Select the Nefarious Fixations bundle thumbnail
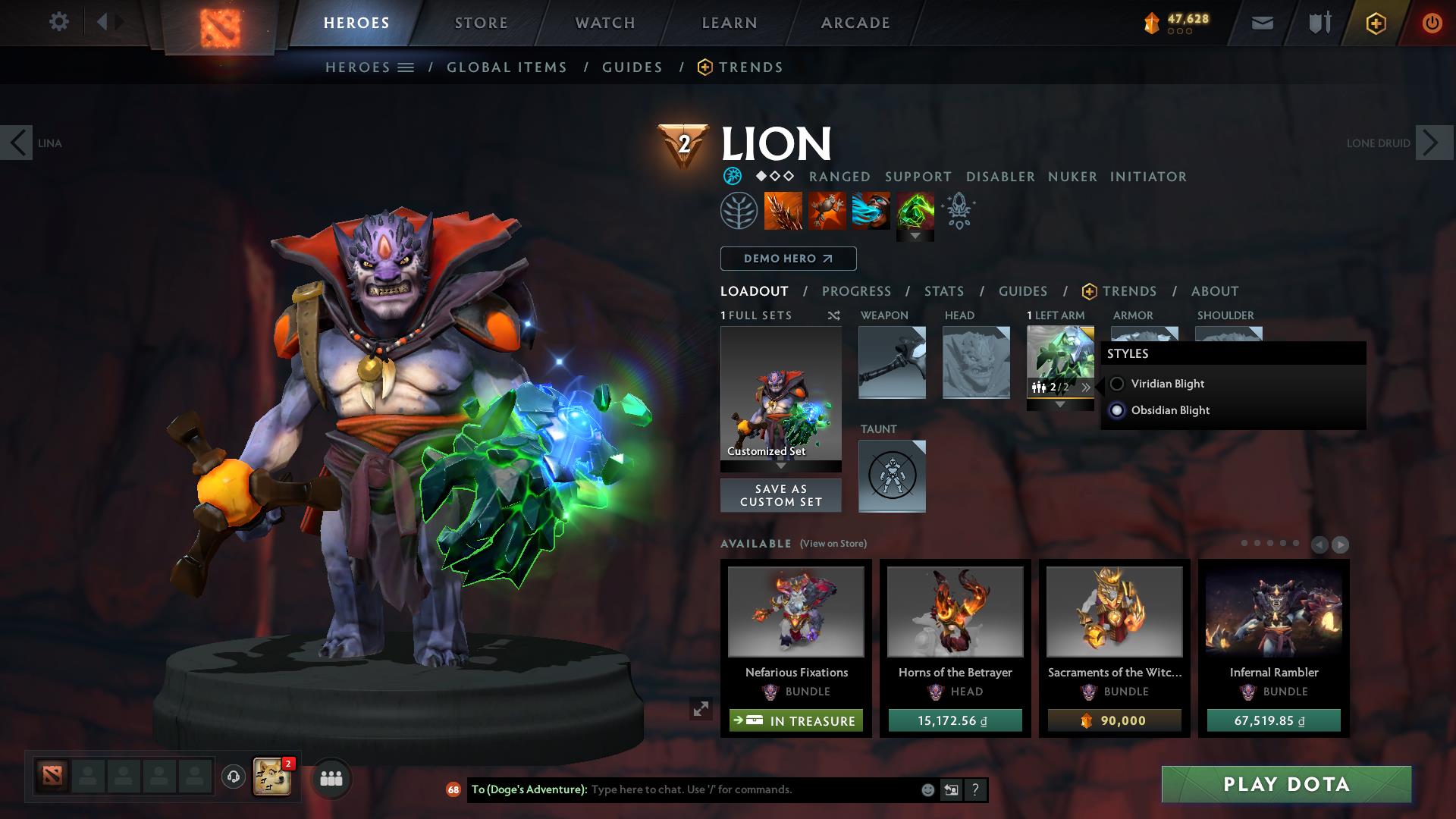The image size is (1456, 819). (x=795, y=611)
